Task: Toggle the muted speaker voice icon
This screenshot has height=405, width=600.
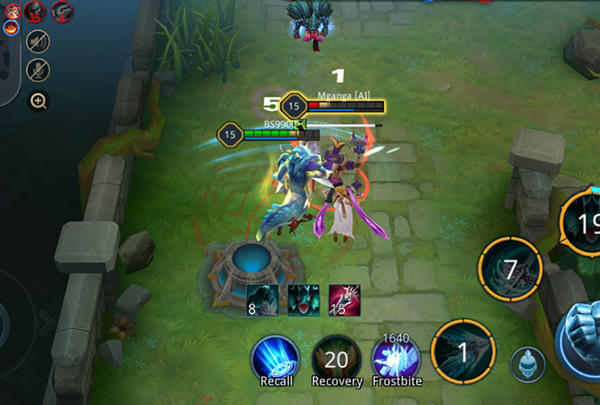Action: pyautogui.click(x=38, y=41)
